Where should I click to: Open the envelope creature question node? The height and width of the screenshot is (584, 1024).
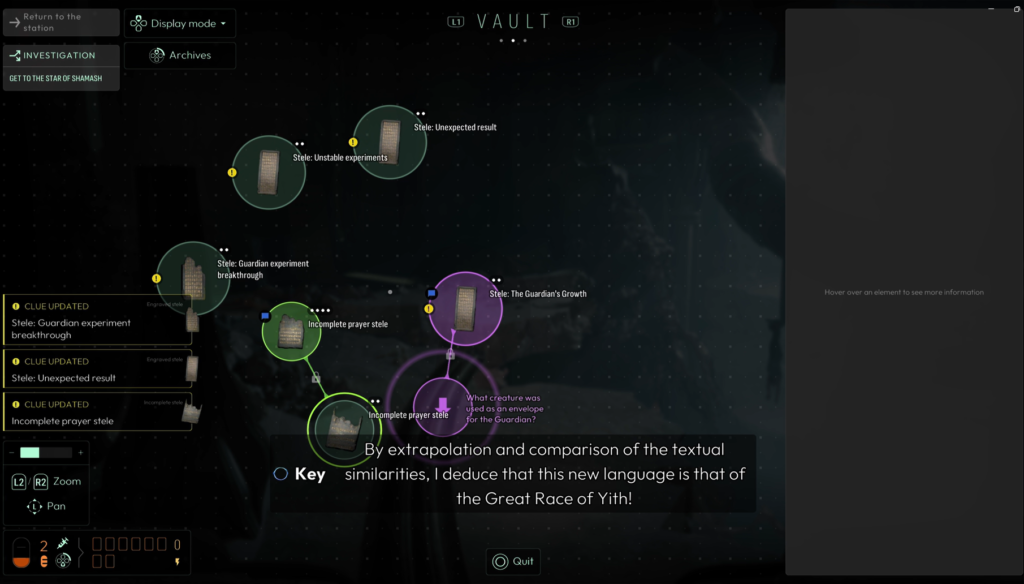click(x=443, y=406)
